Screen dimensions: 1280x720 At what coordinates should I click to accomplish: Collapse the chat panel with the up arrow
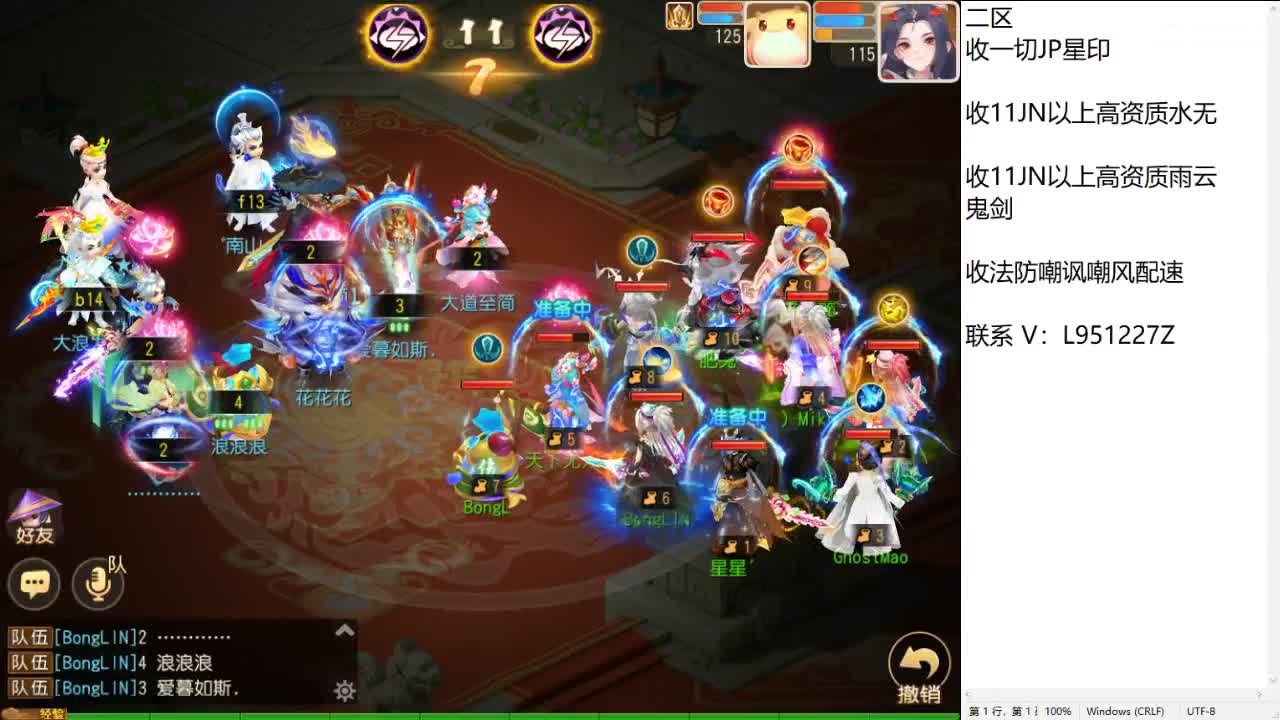(x=344, y=631)
